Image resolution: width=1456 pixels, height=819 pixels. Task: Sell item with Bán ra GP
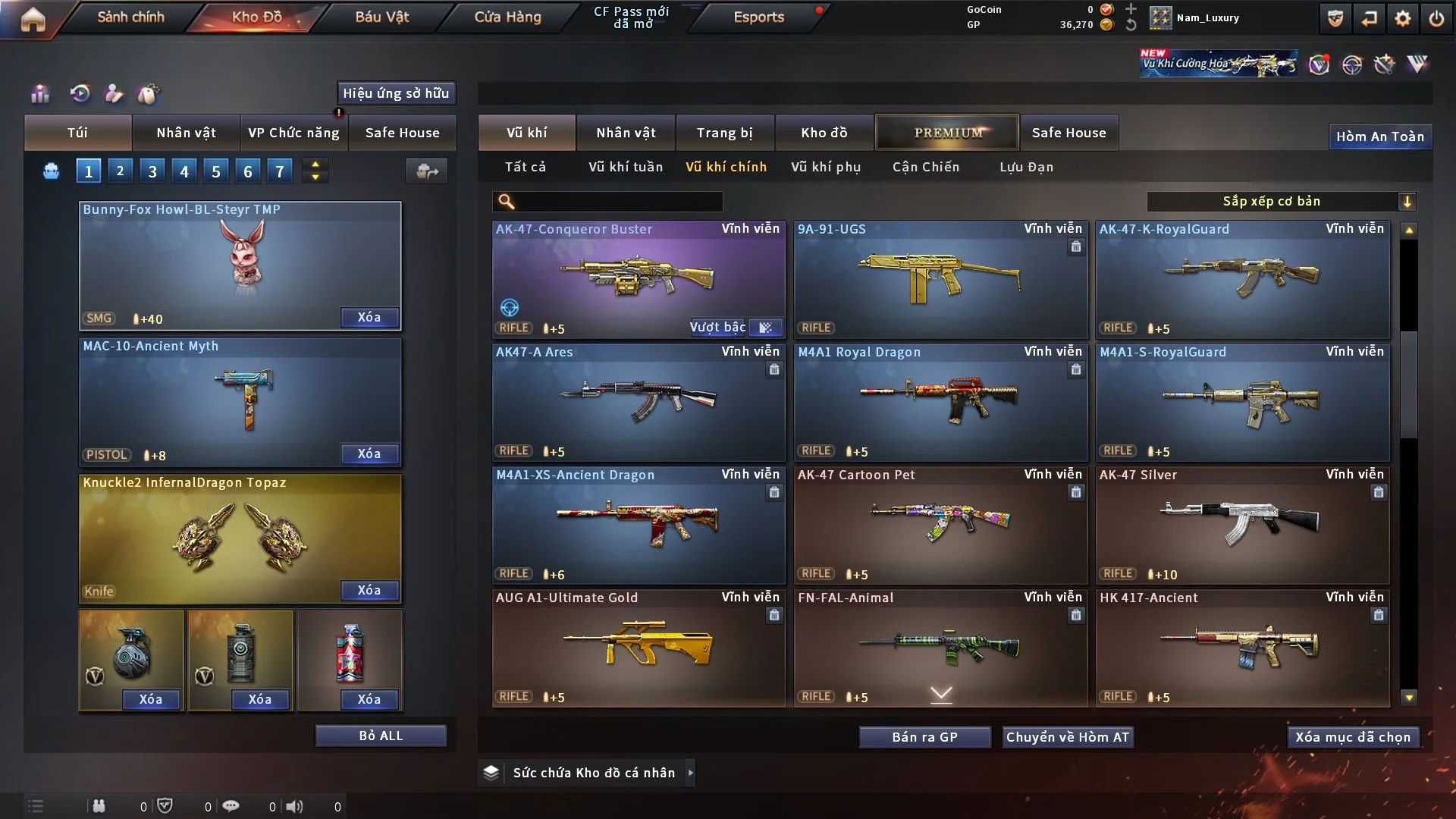pos(924,737)
